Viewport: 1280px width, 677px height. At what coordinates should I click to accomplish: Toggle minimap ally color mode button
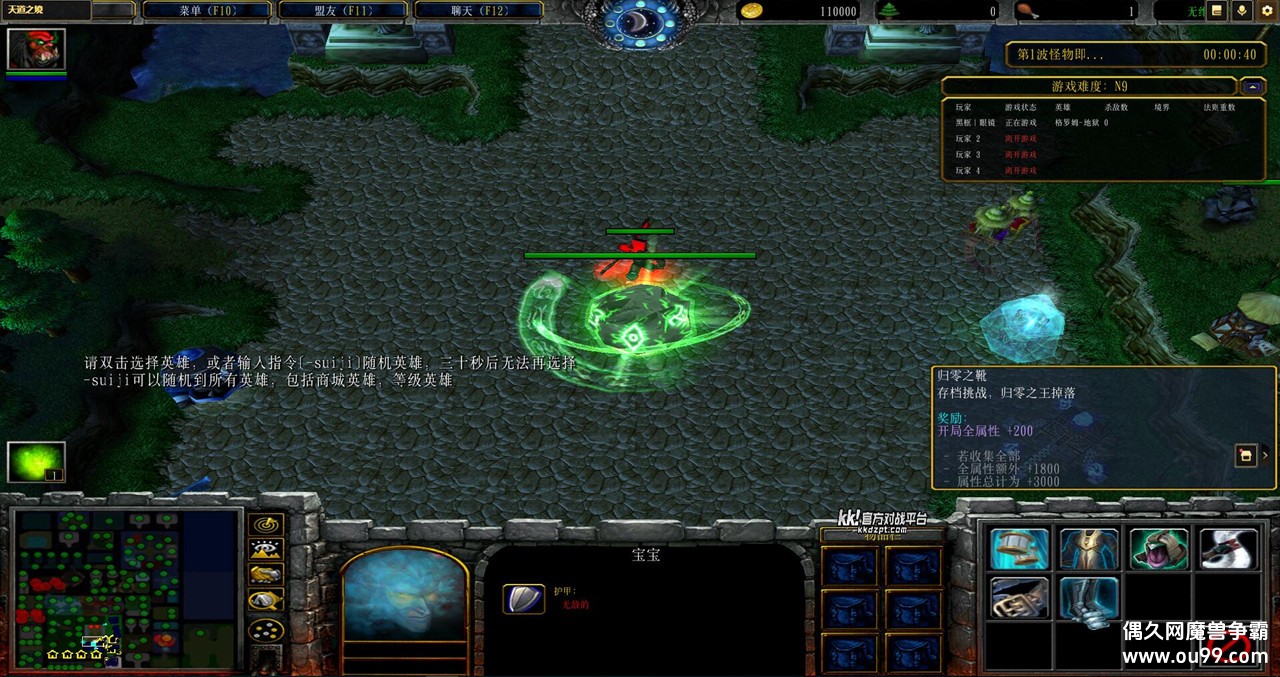tap(266, 574)
